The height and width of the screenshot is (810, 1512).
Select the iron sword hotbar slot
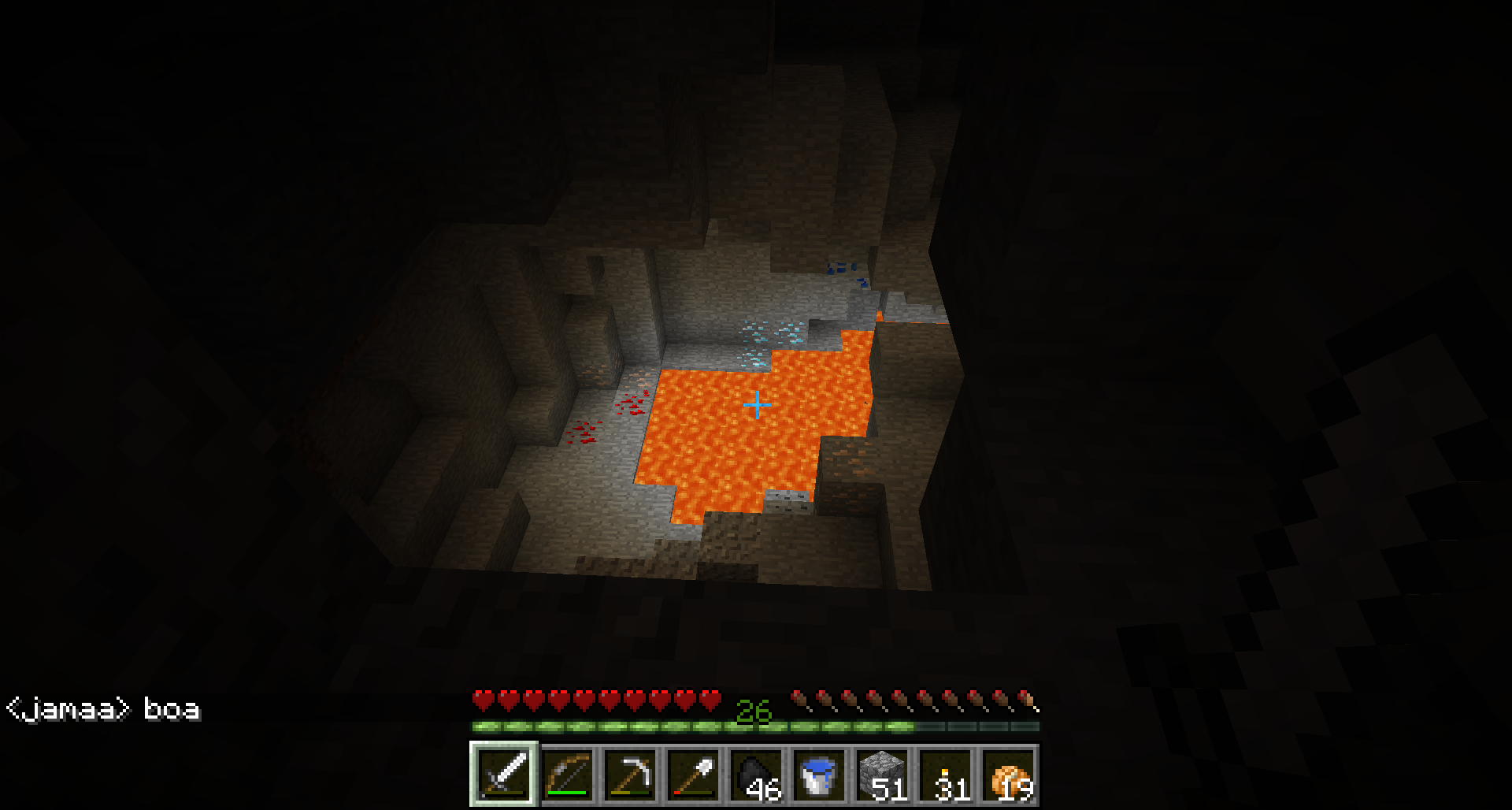pyautogui.click(x=504, y=775)
